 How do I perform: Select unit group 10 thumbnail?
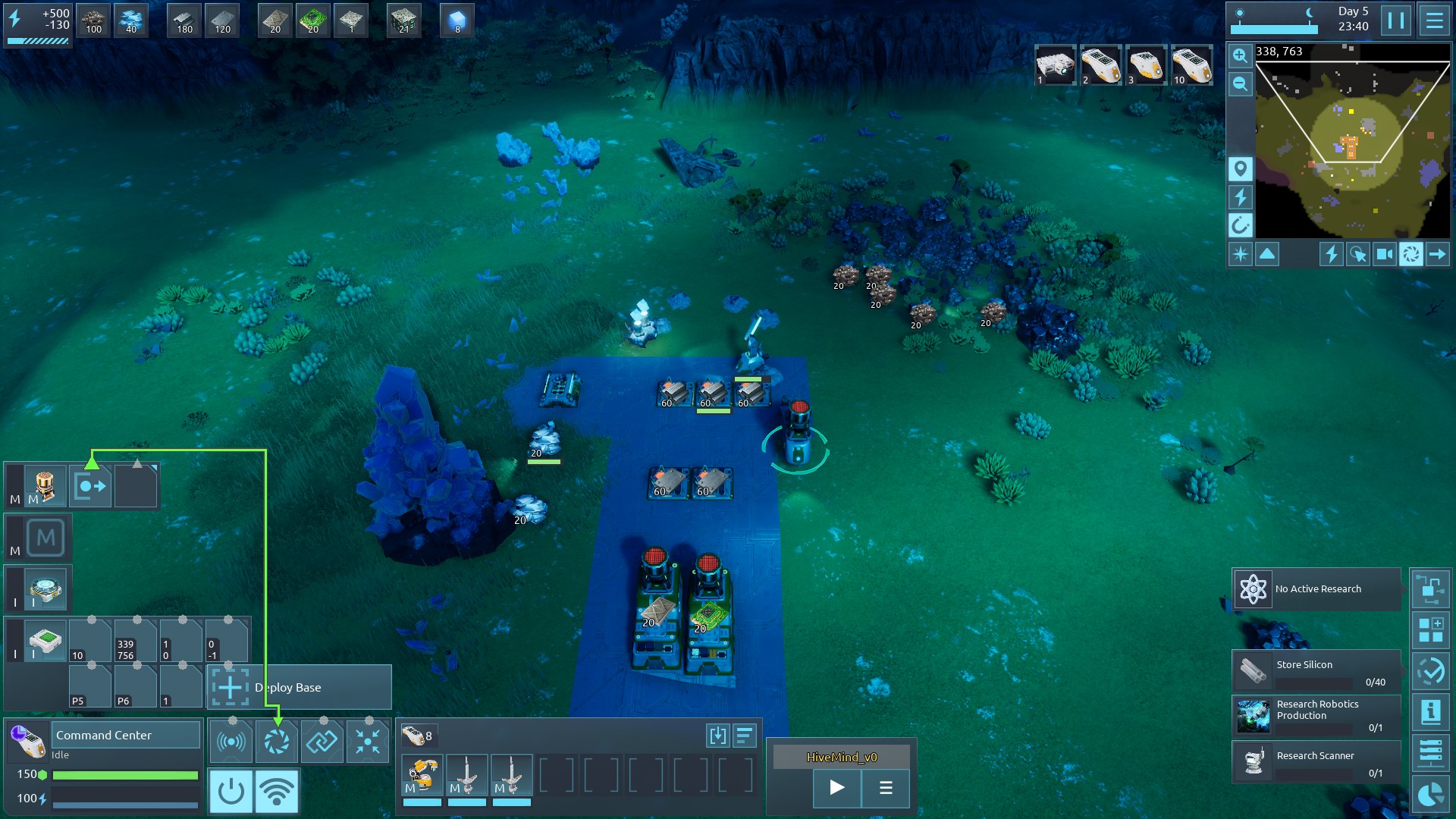[1191, 65]
